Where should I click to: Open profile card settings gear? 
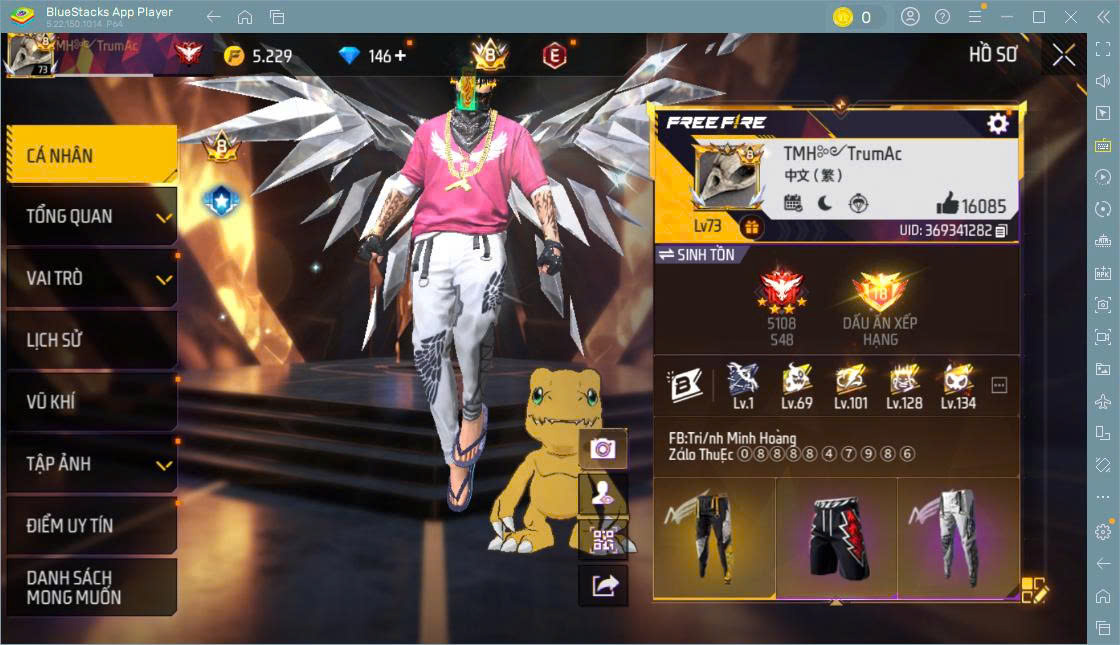click(997, 123)
